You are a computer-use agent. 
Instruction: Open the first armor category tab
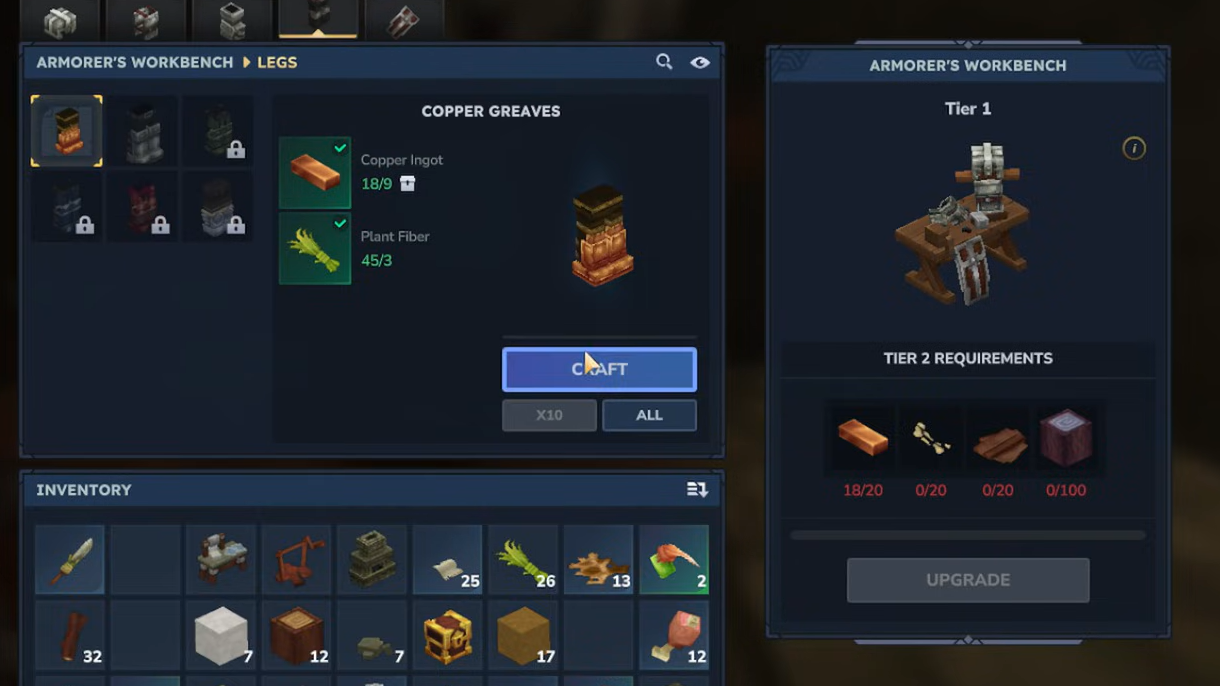[x=60, y=21]
